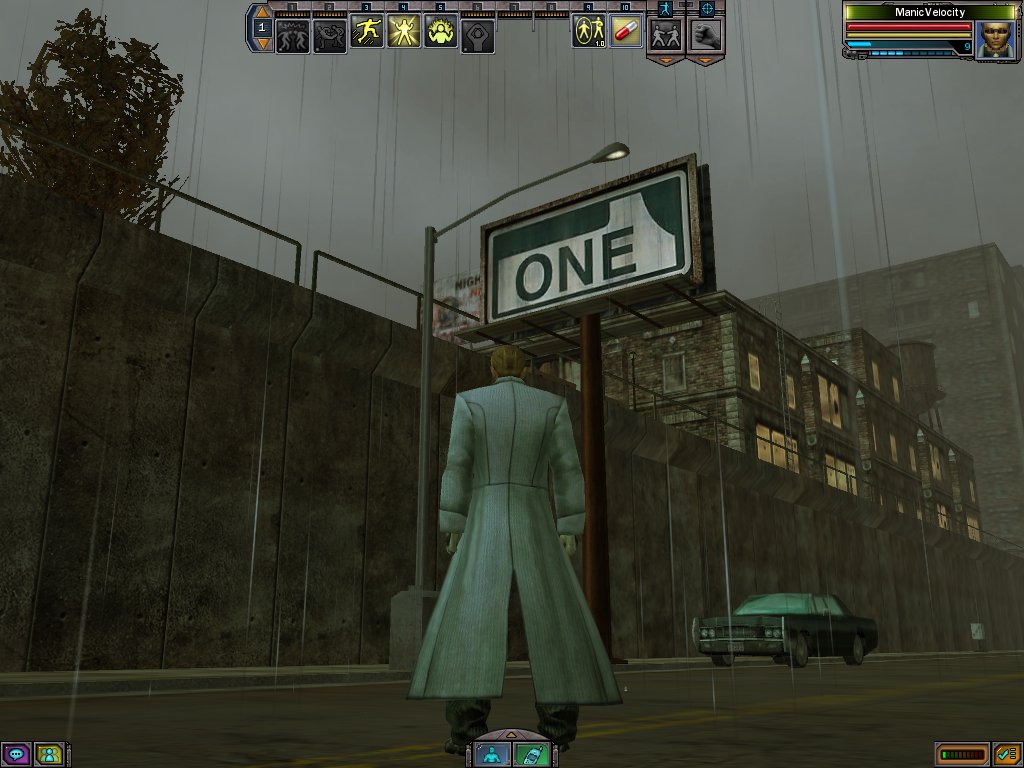Activate the yellow aura figure ability

[x=441, y=34]
